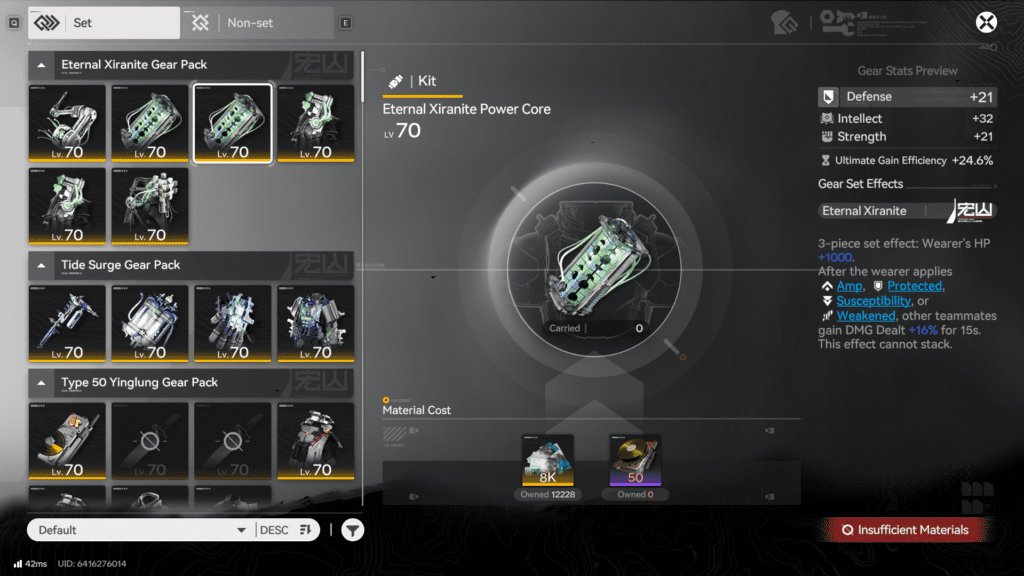Collapse the Eternal Xiranite Gear Pack header
This screenshot has height=576, width=1024.
[x=42, y=65]
